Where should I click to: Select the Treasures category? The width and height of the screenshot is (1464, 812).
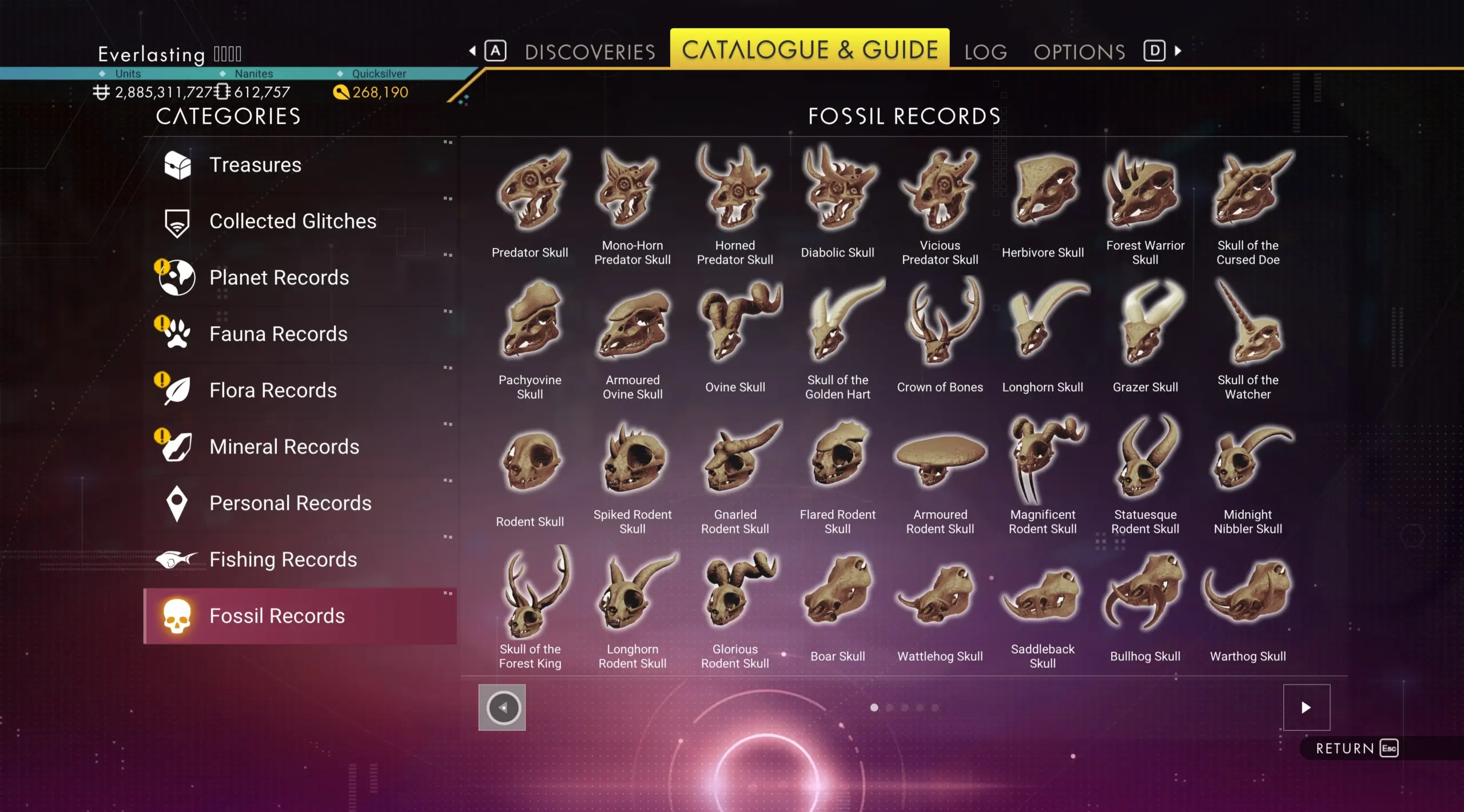click(255, 165)
